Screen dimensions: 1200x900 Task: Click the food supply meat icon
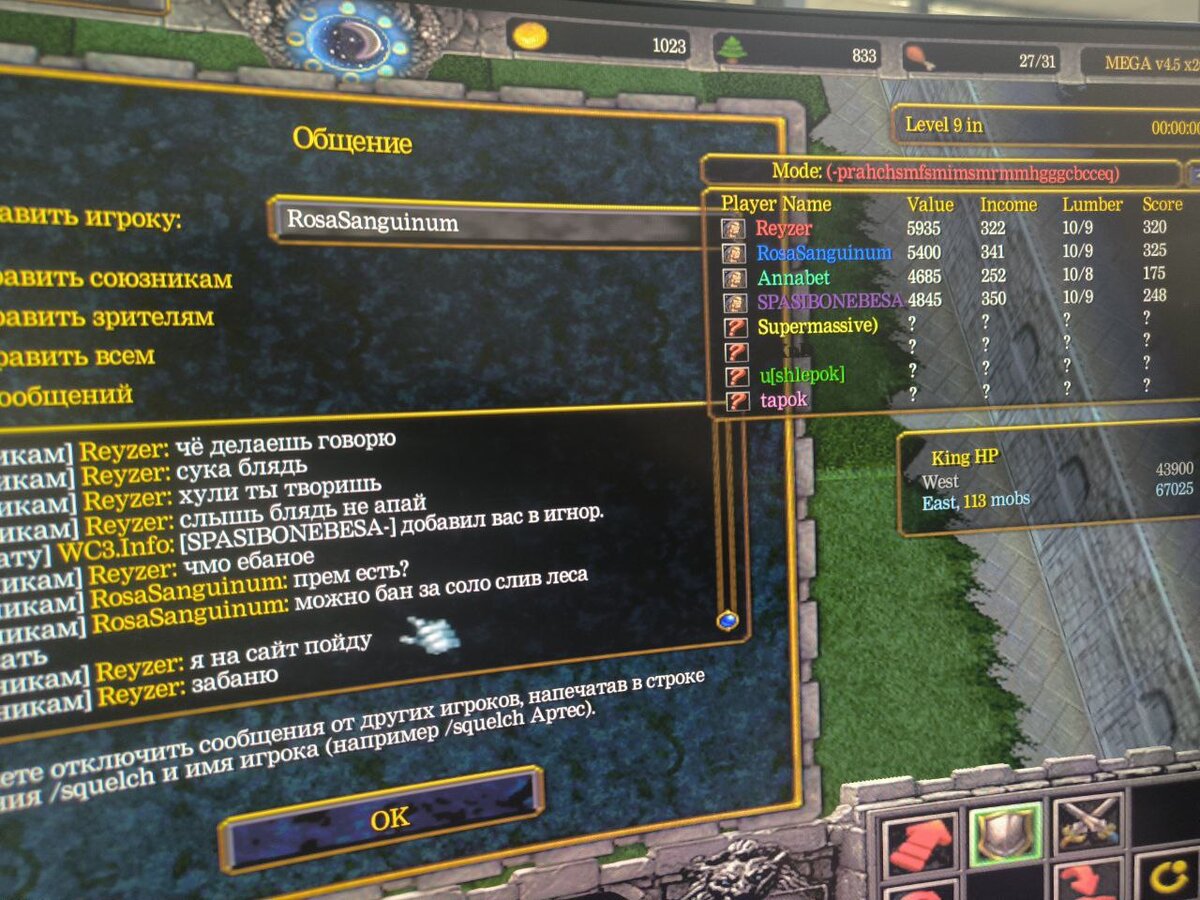point(918,56)
